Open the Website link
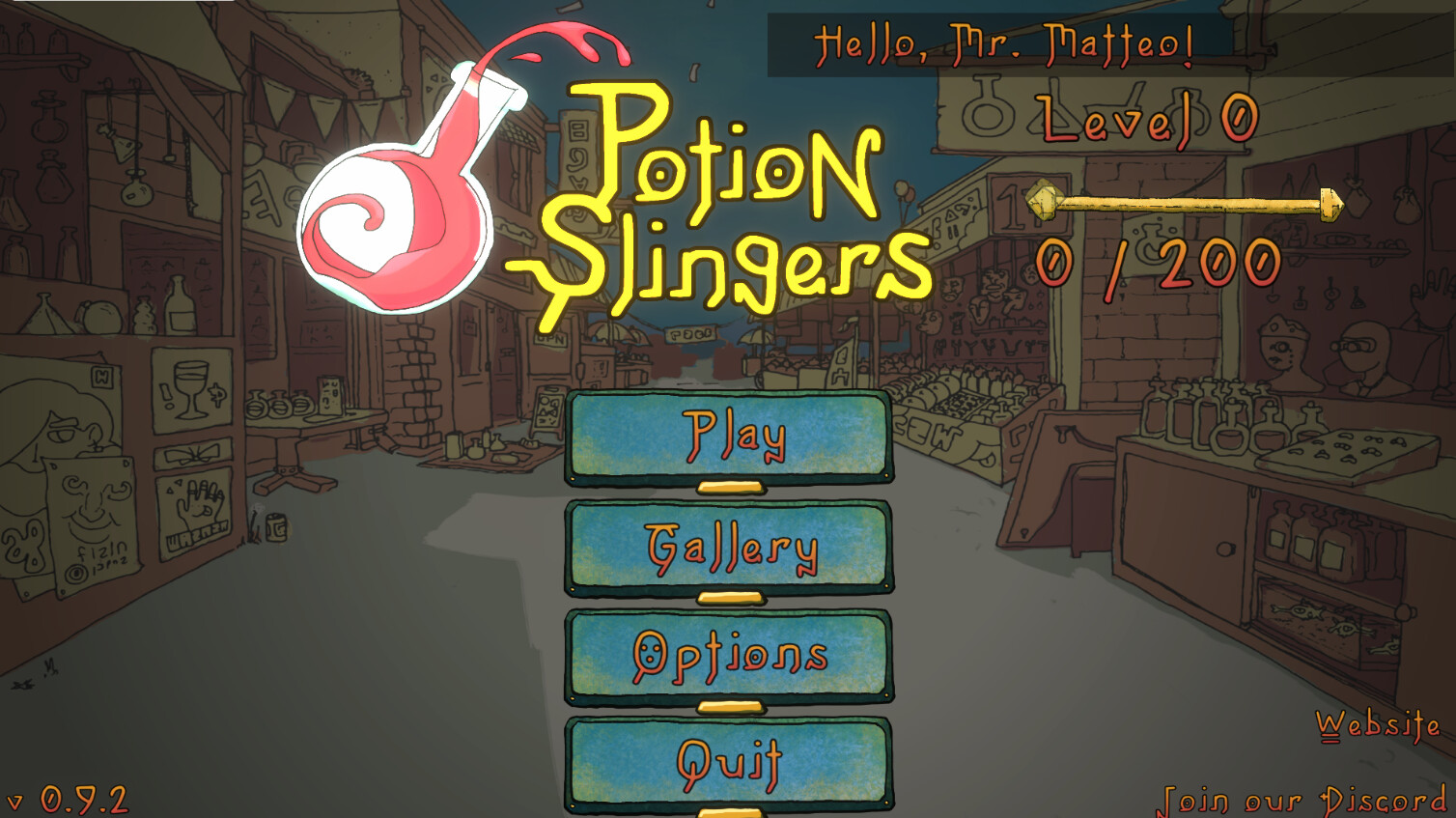 point(1379,722)
